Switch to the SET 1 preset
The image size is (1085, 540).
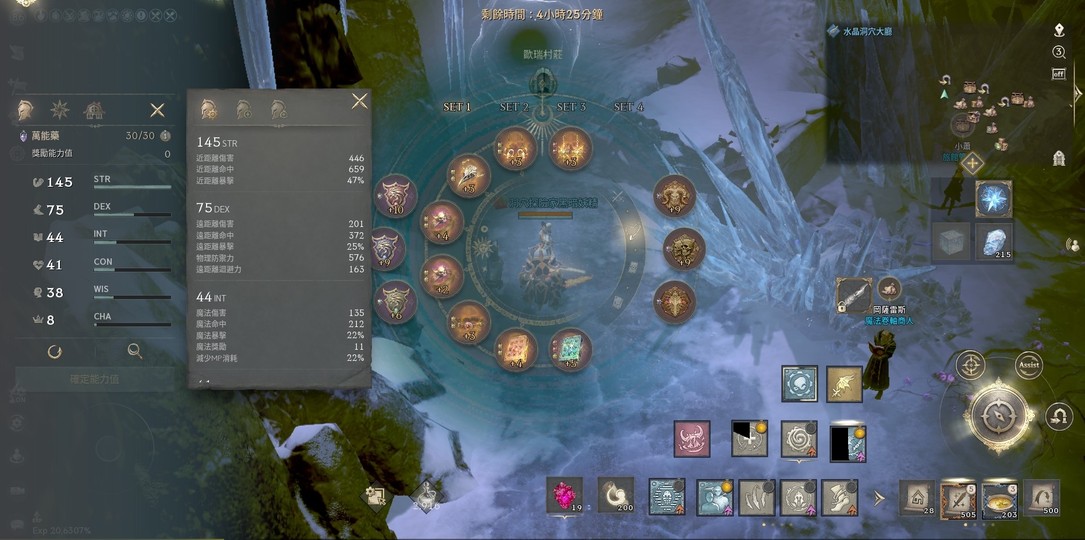point(457,107)
